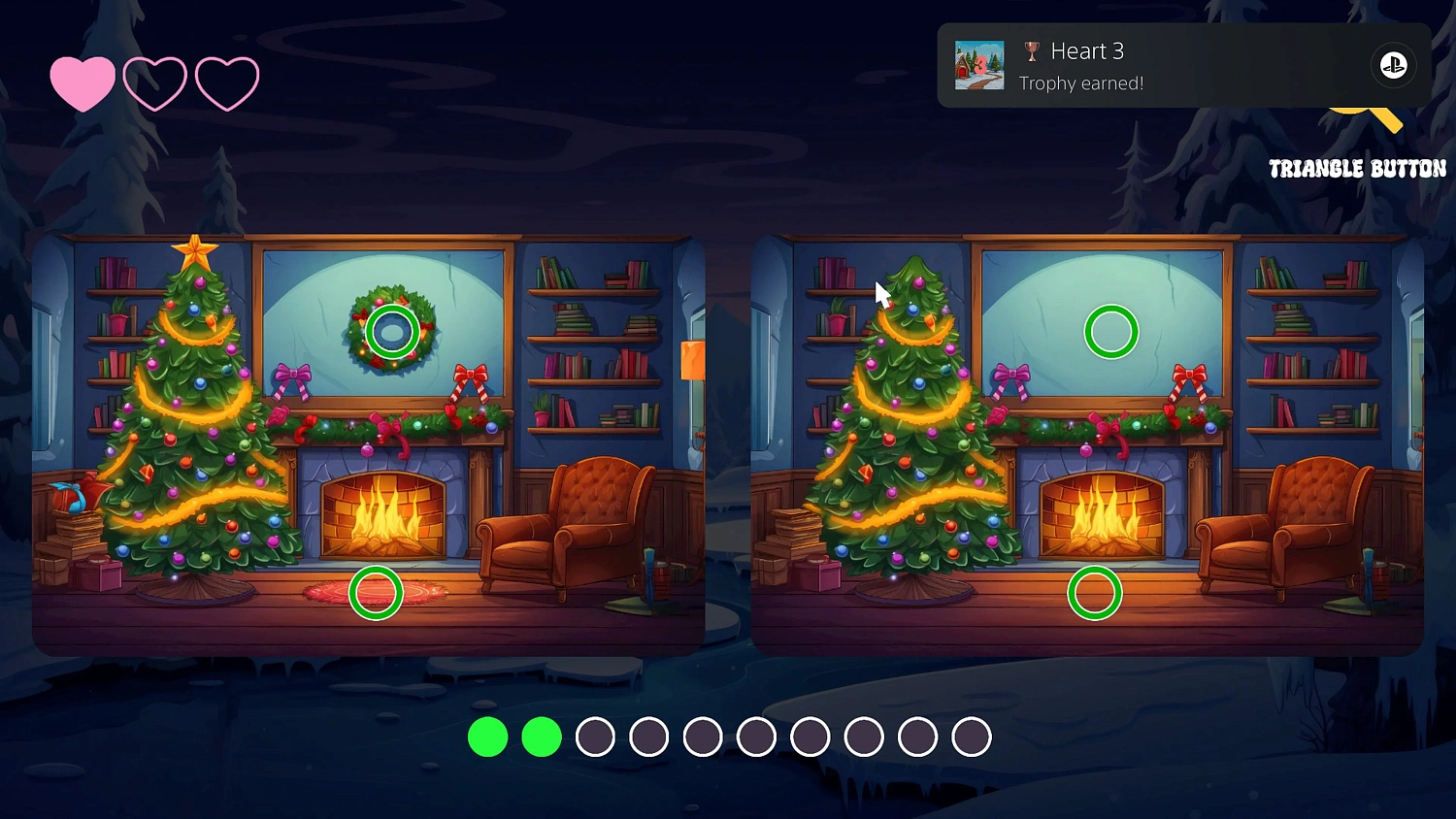The image size is (1456, 819).
Task: Select the circled rug under the left fireplace
Action: (376, 592)
